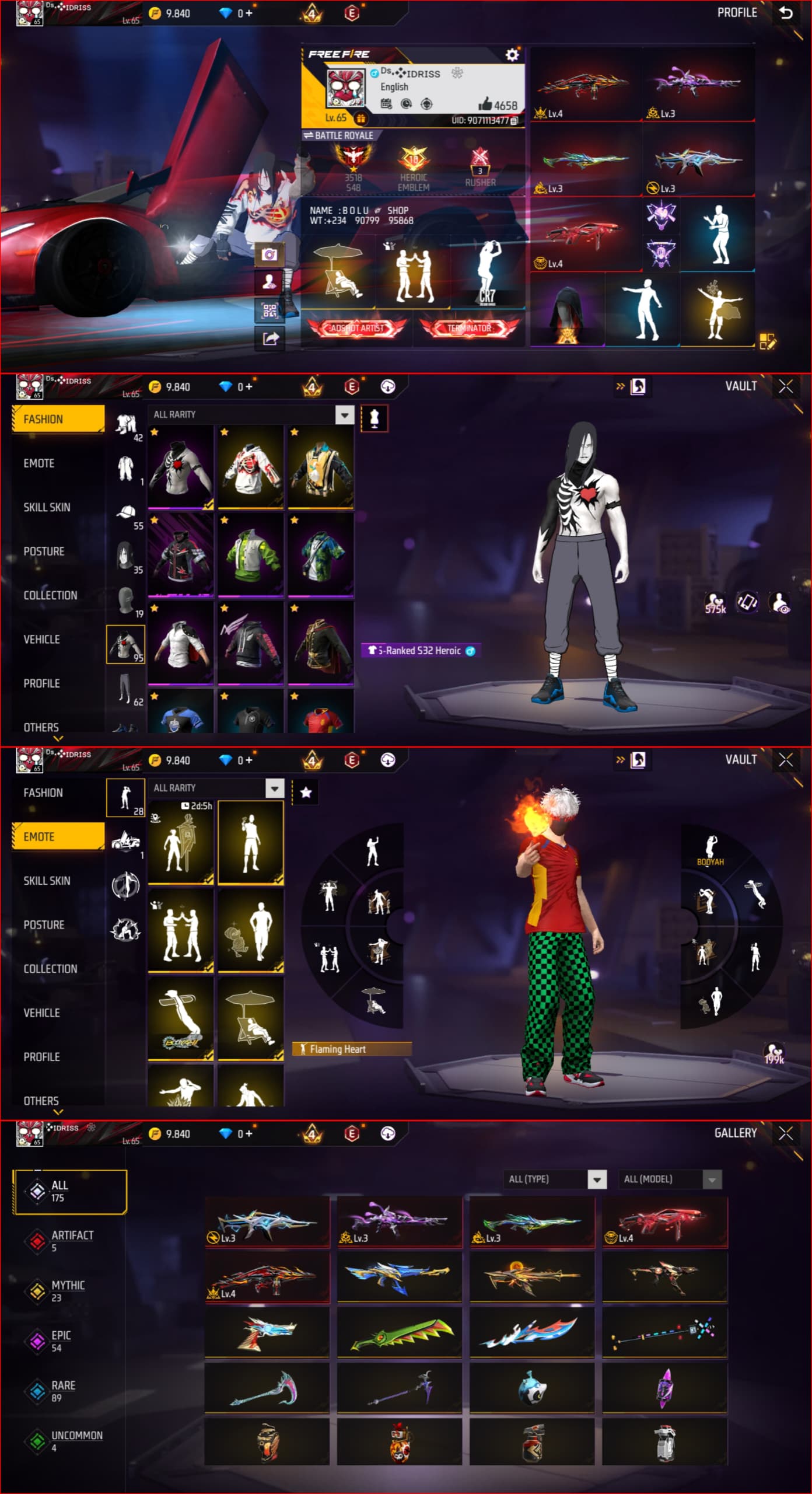Open the ALL (TYPE) dropdown in Gallery

tap(555, 1179)
